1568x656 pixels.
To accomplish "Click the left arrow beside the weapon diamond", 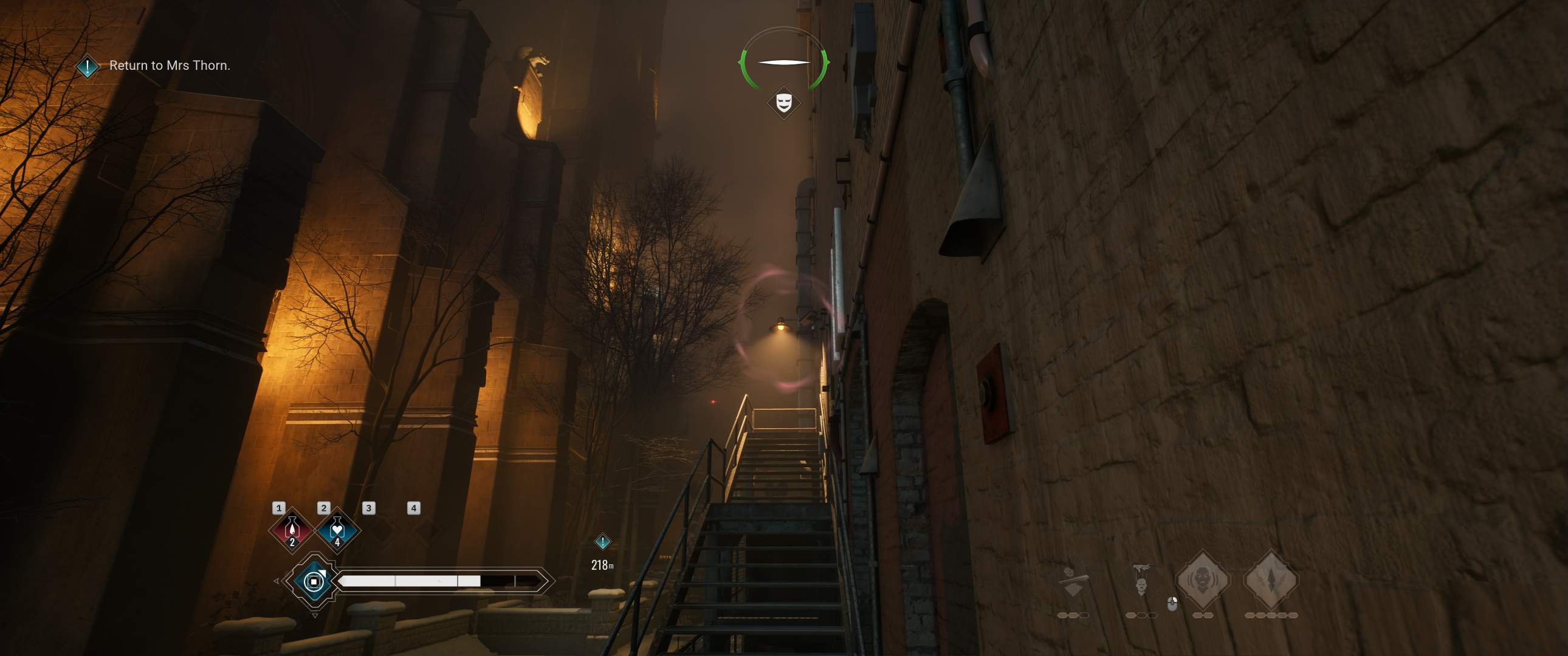I will pyautogui.click(x=277, y=582).
